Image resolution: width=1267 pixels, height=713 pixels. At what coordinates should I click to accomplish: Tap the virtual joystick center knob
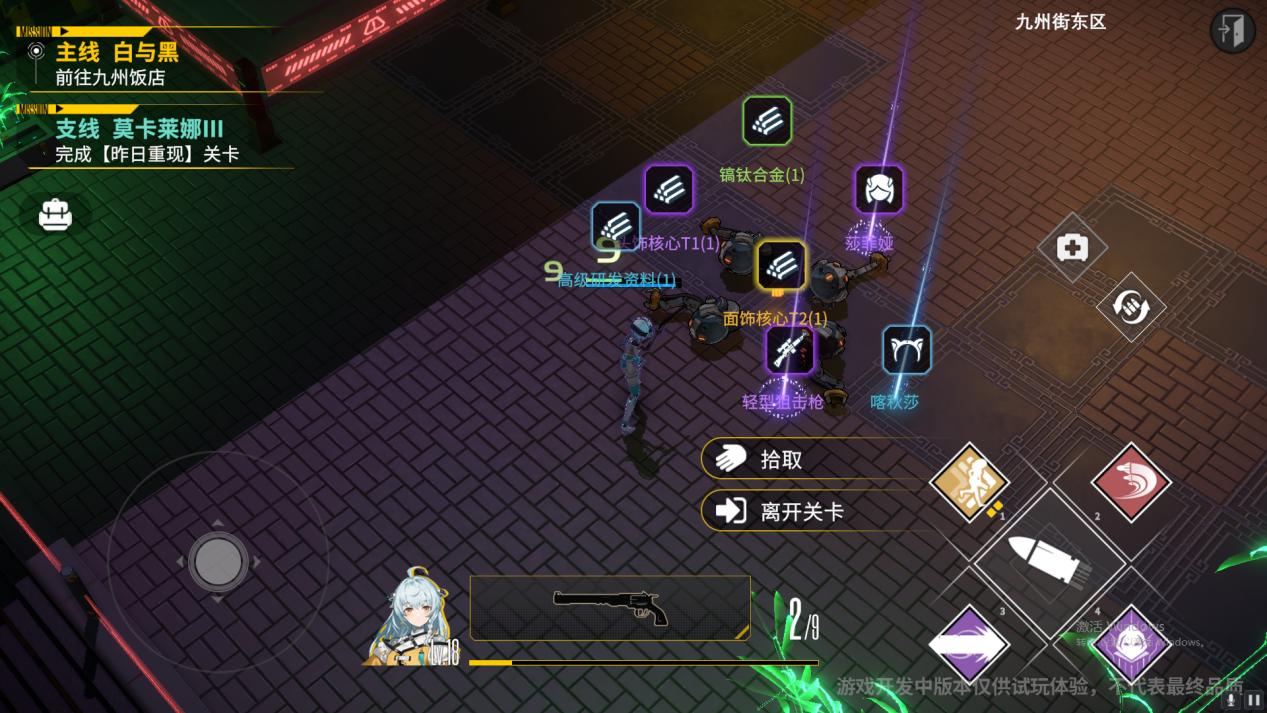tap(218, 561)
